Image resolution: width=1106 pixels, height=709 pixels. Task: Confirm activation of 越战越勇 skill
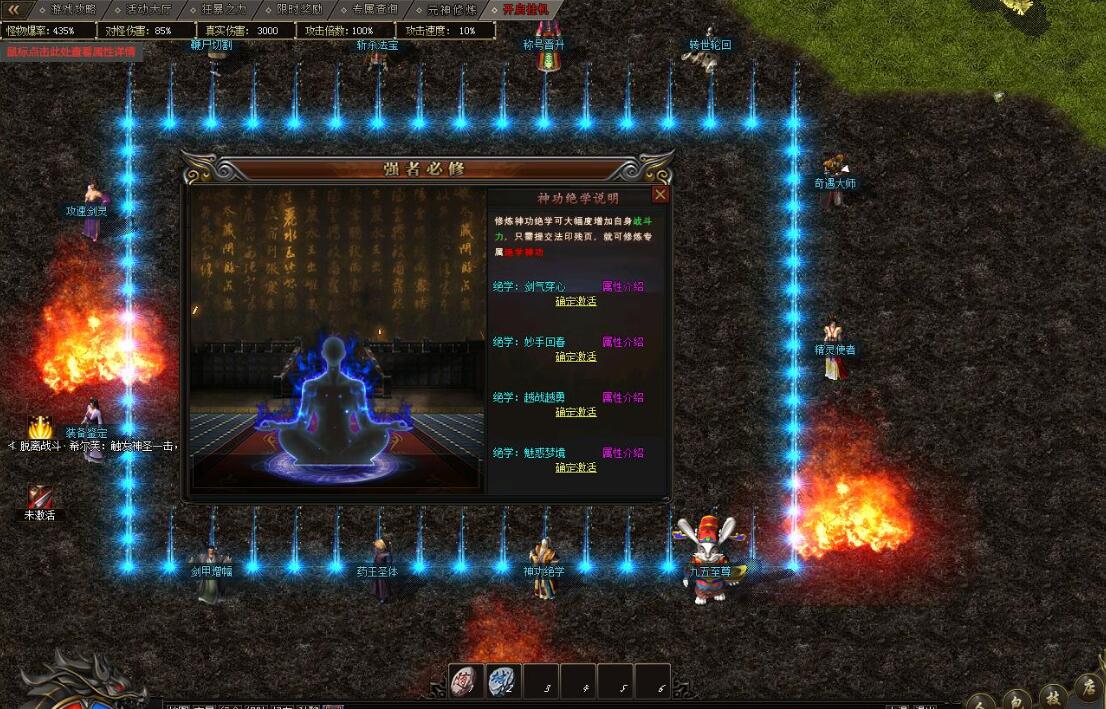point(575,412)
